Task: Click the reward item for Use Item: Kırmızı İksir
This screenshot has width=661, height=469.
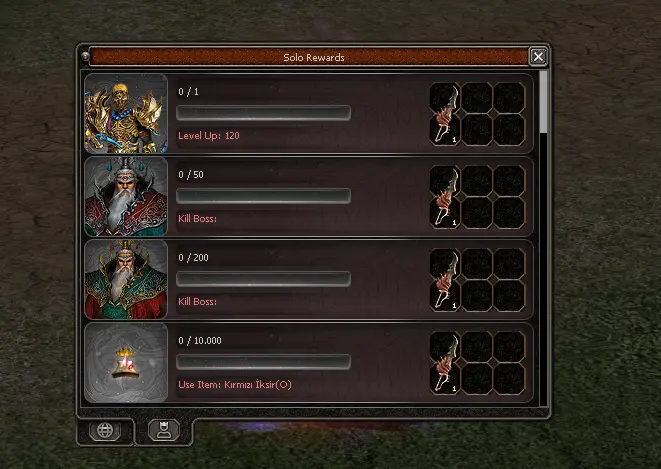Action: 445,362
